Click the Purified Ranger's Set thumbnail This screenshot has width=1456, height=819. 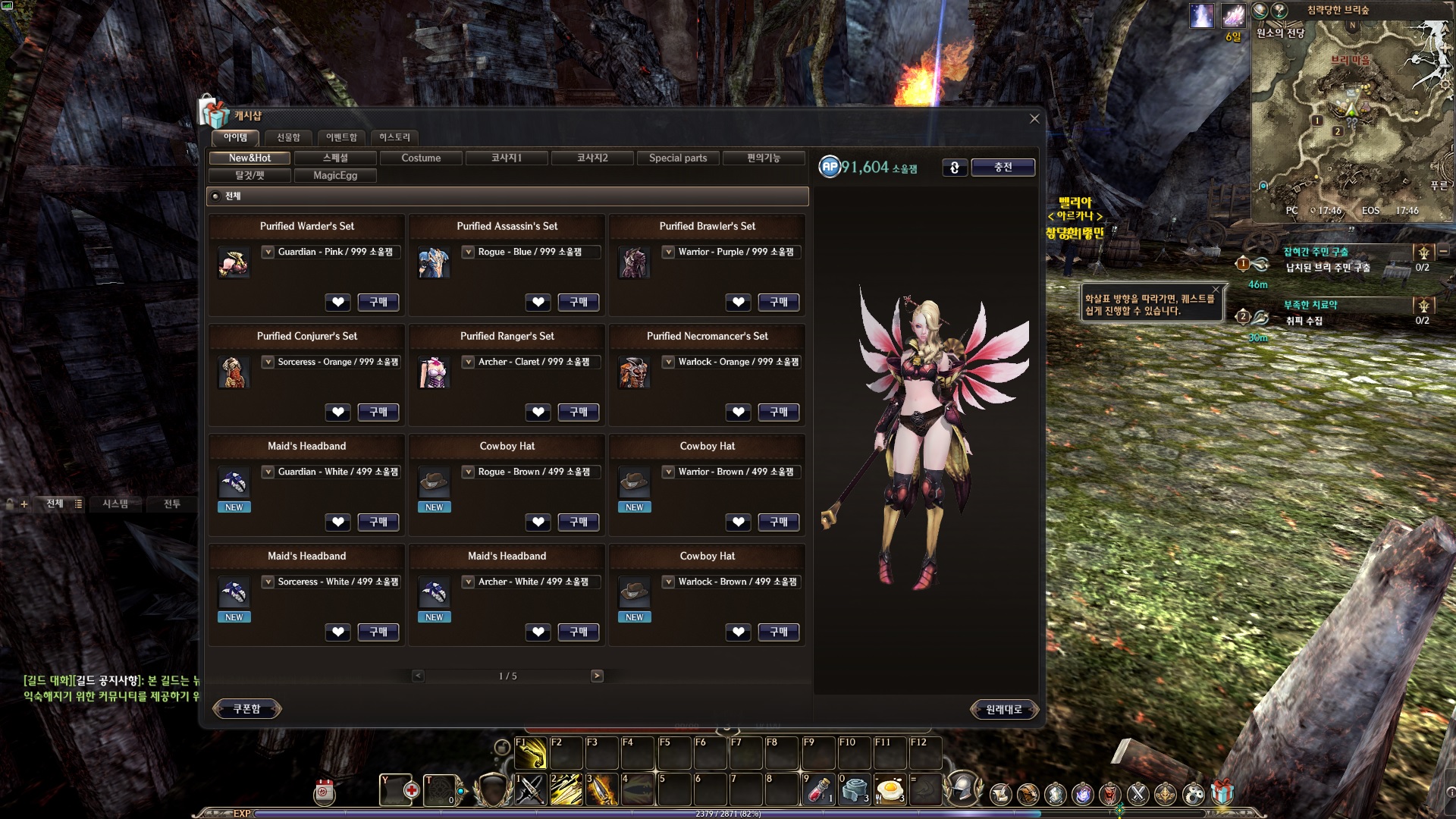434,372
